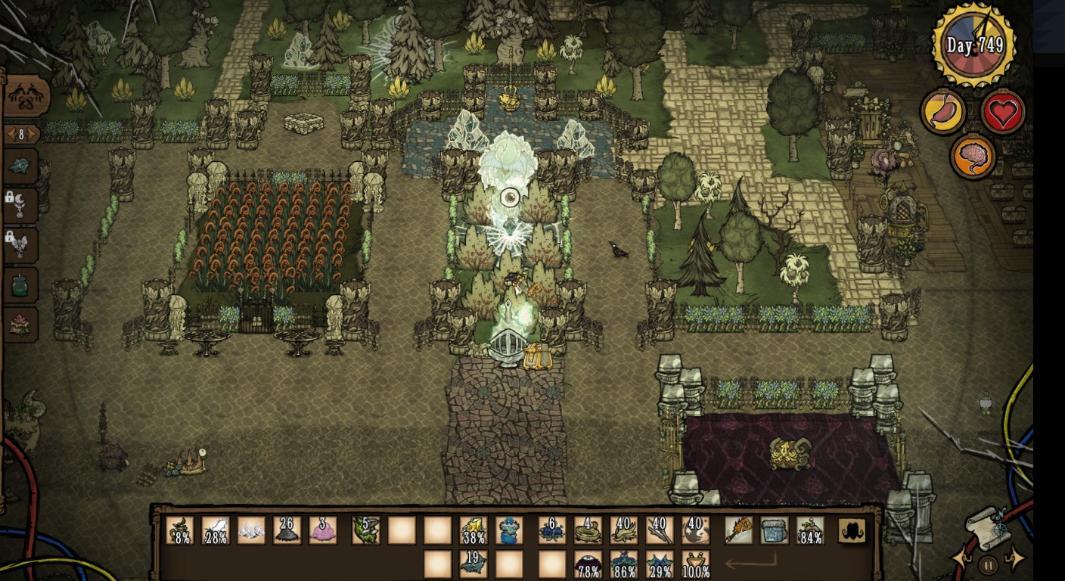Click the stack of 19 in backpack

[x=473, y=565]
